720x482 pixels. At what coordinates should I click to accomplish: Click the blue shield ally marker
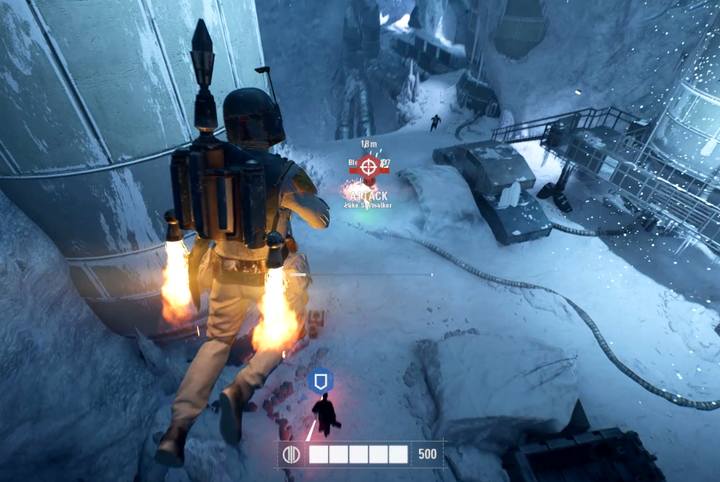click(x=319, y=380)
